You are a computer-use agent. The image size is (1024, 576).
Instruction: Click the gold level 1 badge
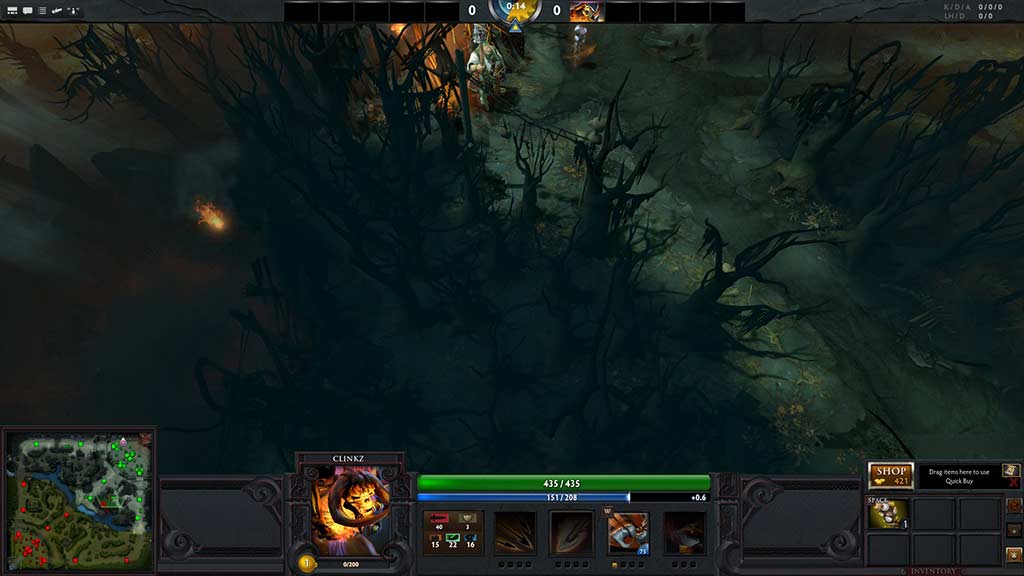(x=307, y=563)
